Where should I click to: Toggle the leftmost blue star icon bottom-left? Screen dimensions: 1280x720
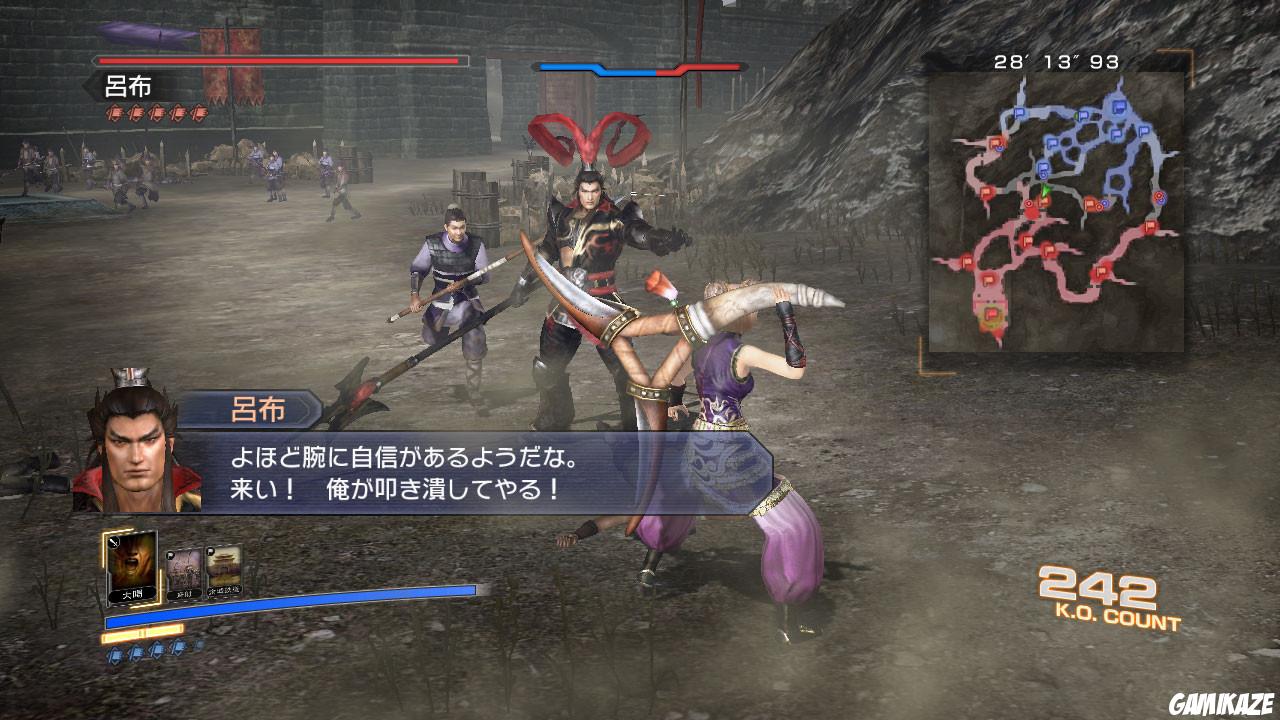pos(115,651)
